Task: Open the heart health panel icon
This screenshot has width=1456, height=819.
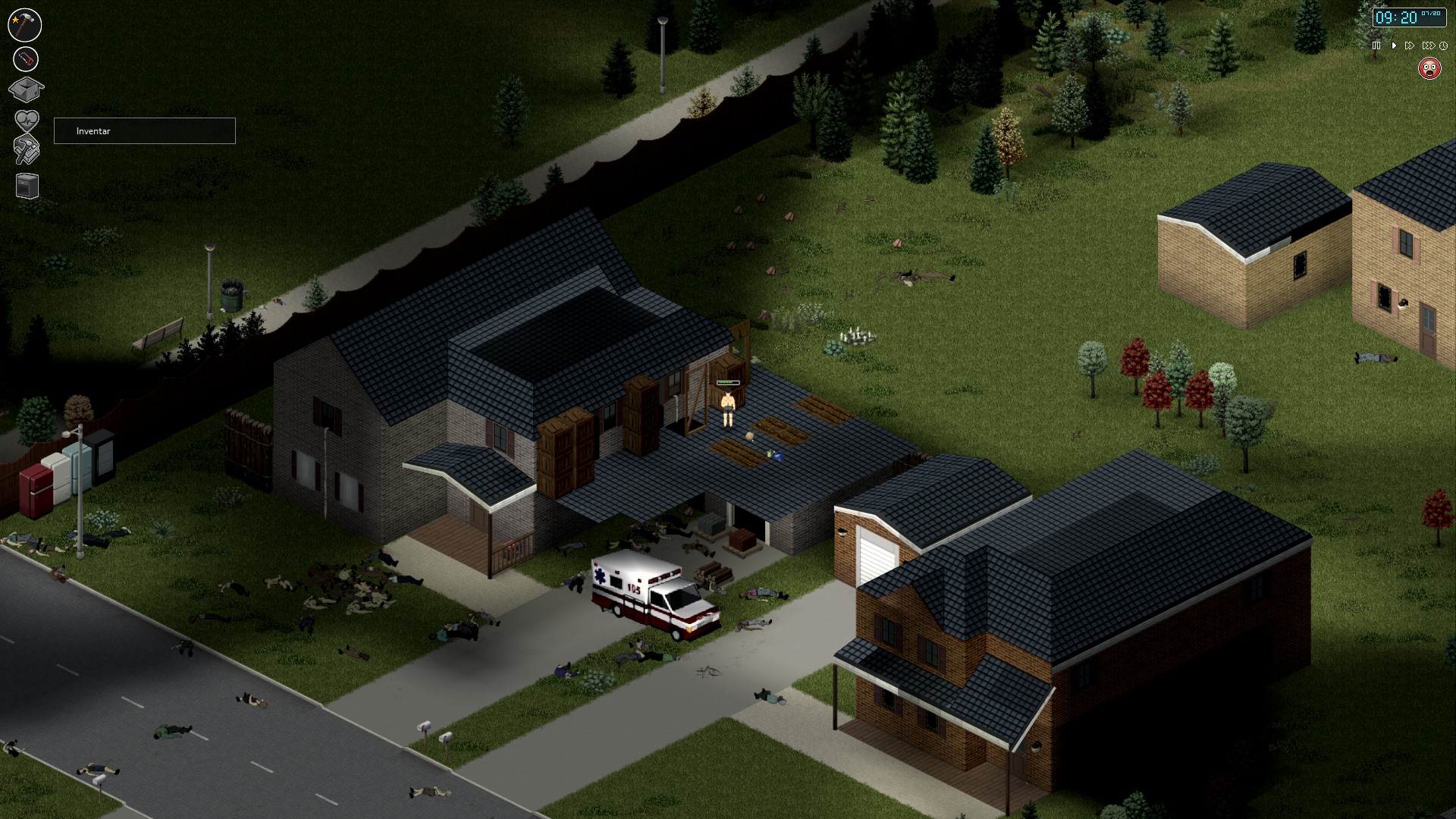Action: click(27, 120)
